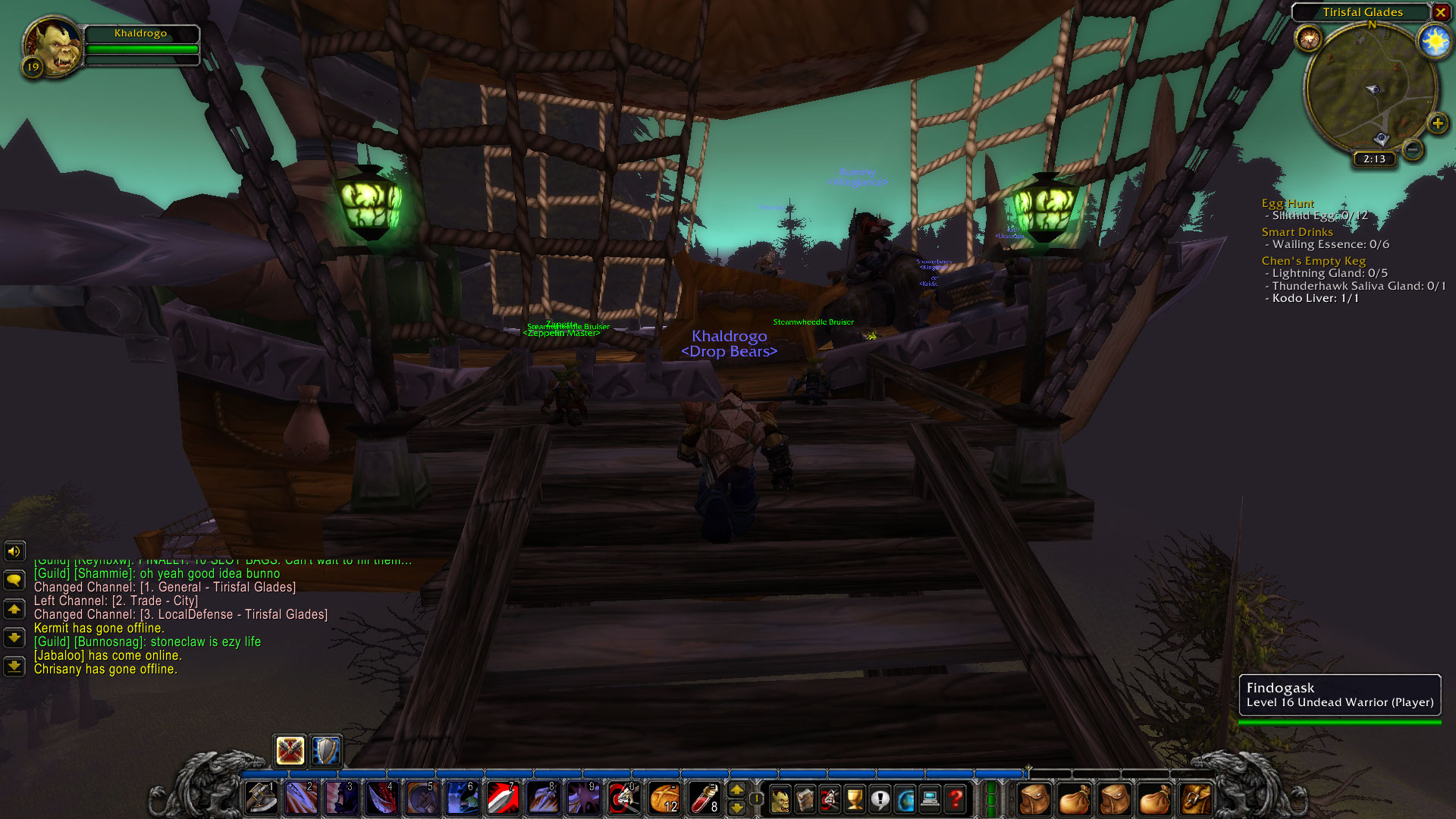Zoom the minimap in with the plus button
This screenshot has width=1456, height=819.
pos(1438,124)
